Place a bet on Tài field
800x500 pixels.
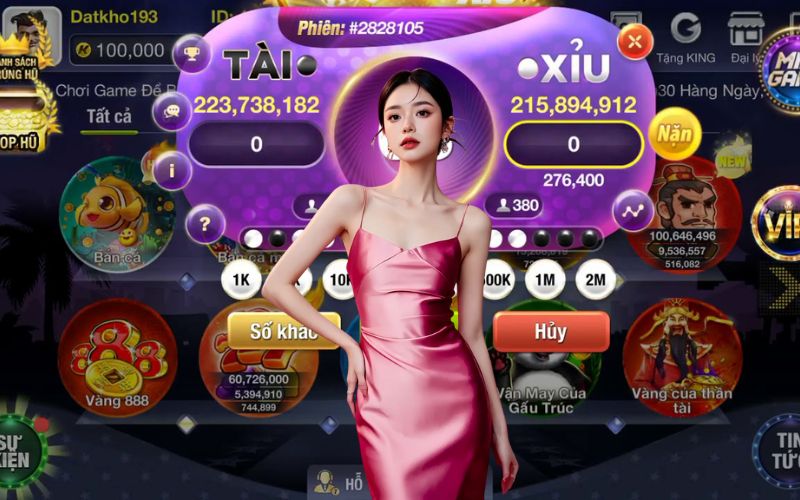tap(256, 144)
